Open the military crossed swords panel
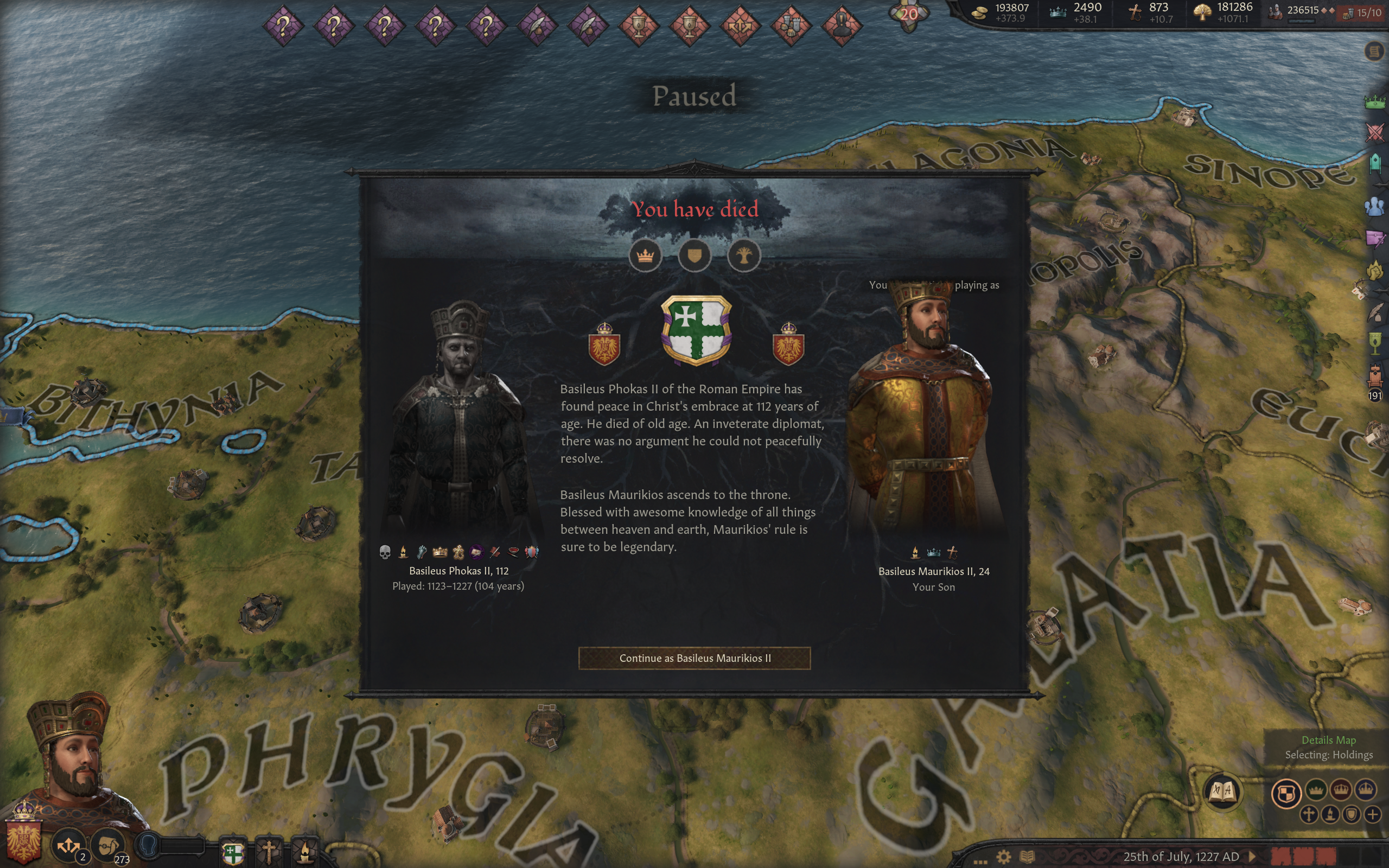This screenshot has width=1389, height=868. [1375, 132]
